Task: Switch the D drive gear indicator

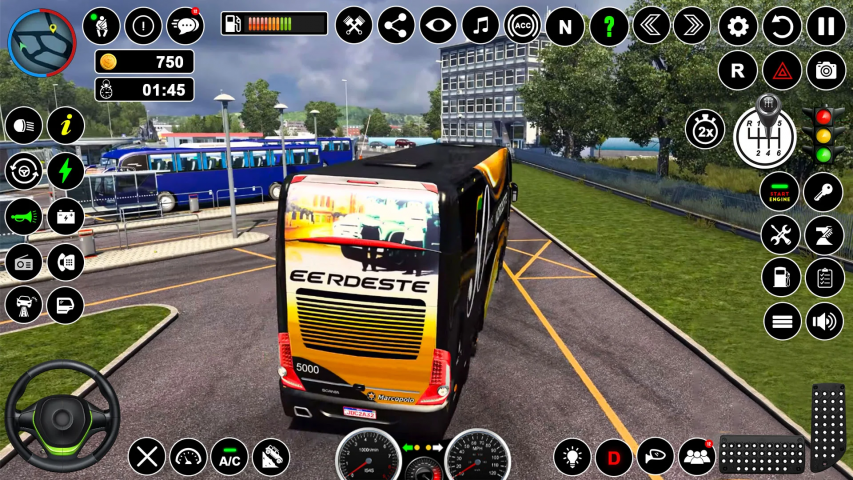Action: click(x=614, y=457)
